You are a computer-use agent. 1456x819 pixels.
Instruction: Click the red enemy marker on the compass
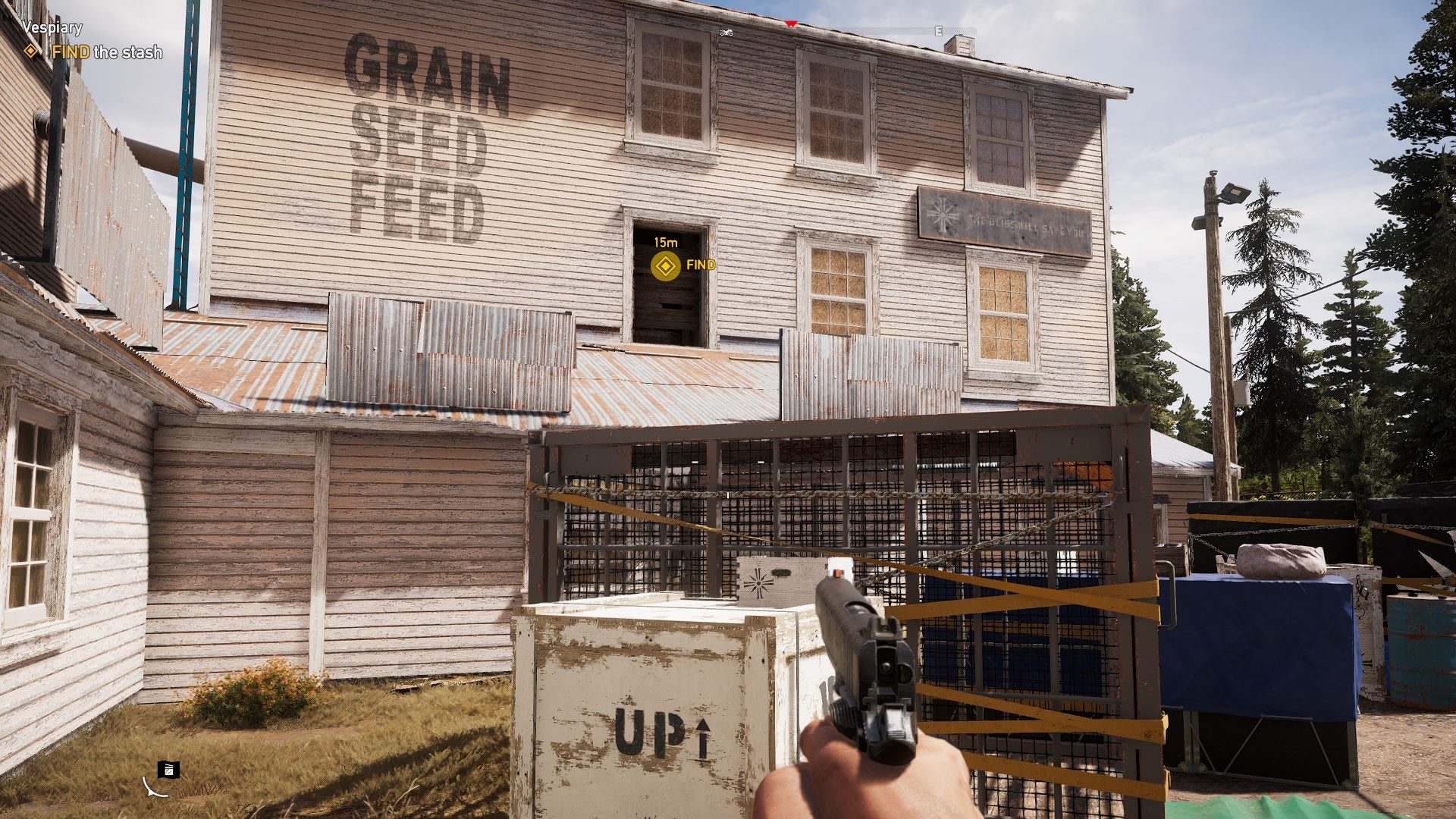(x=790, y=23)
